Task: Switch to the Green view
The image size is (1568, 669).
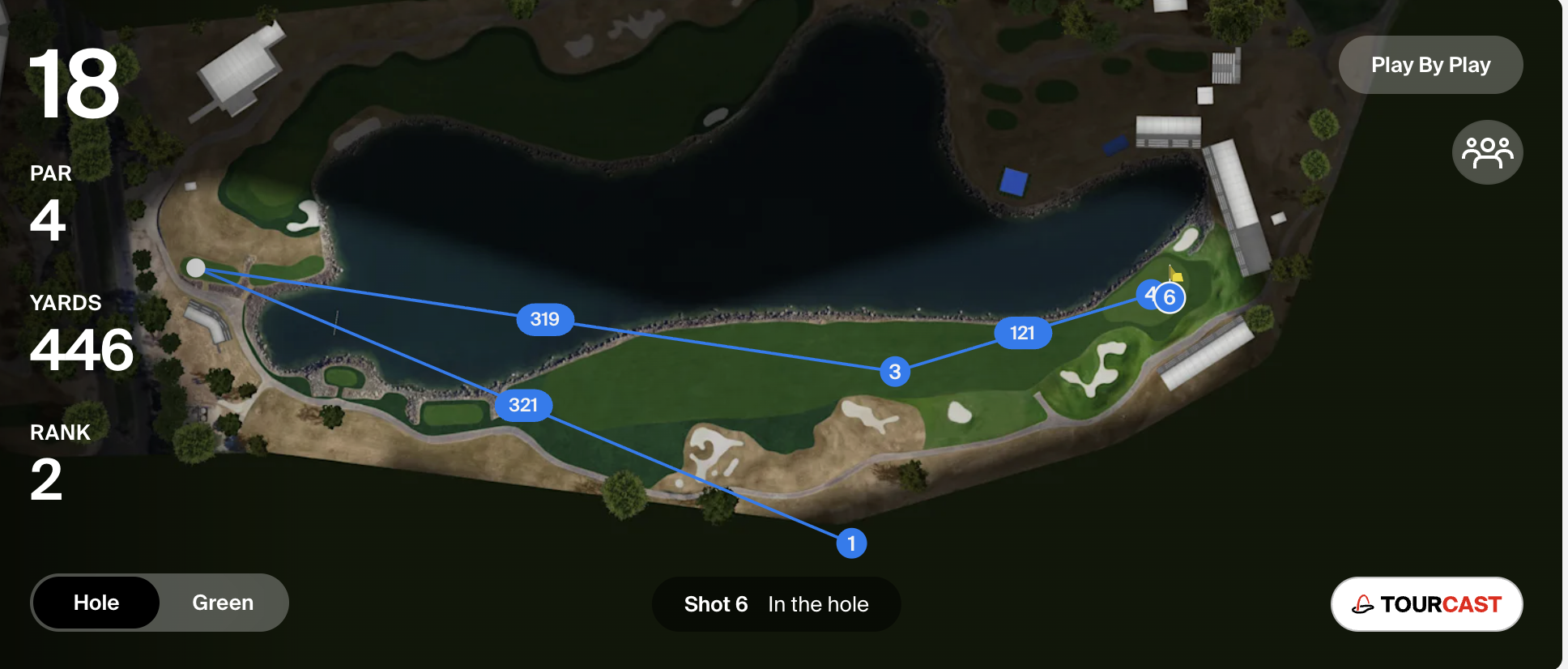Action: tap(223, 603)
